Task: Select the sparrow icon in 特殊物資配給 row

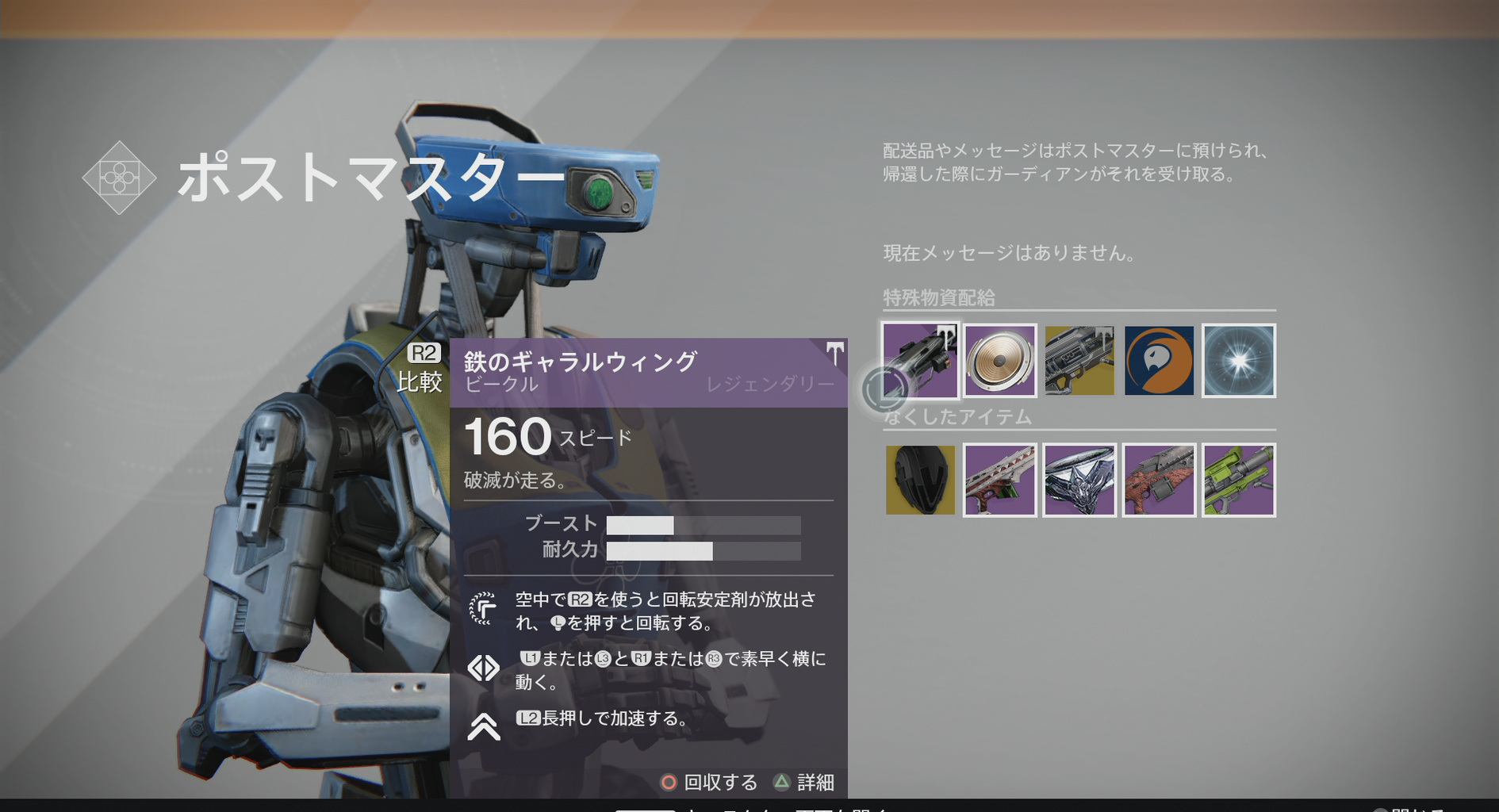Action: click(920, 361)
